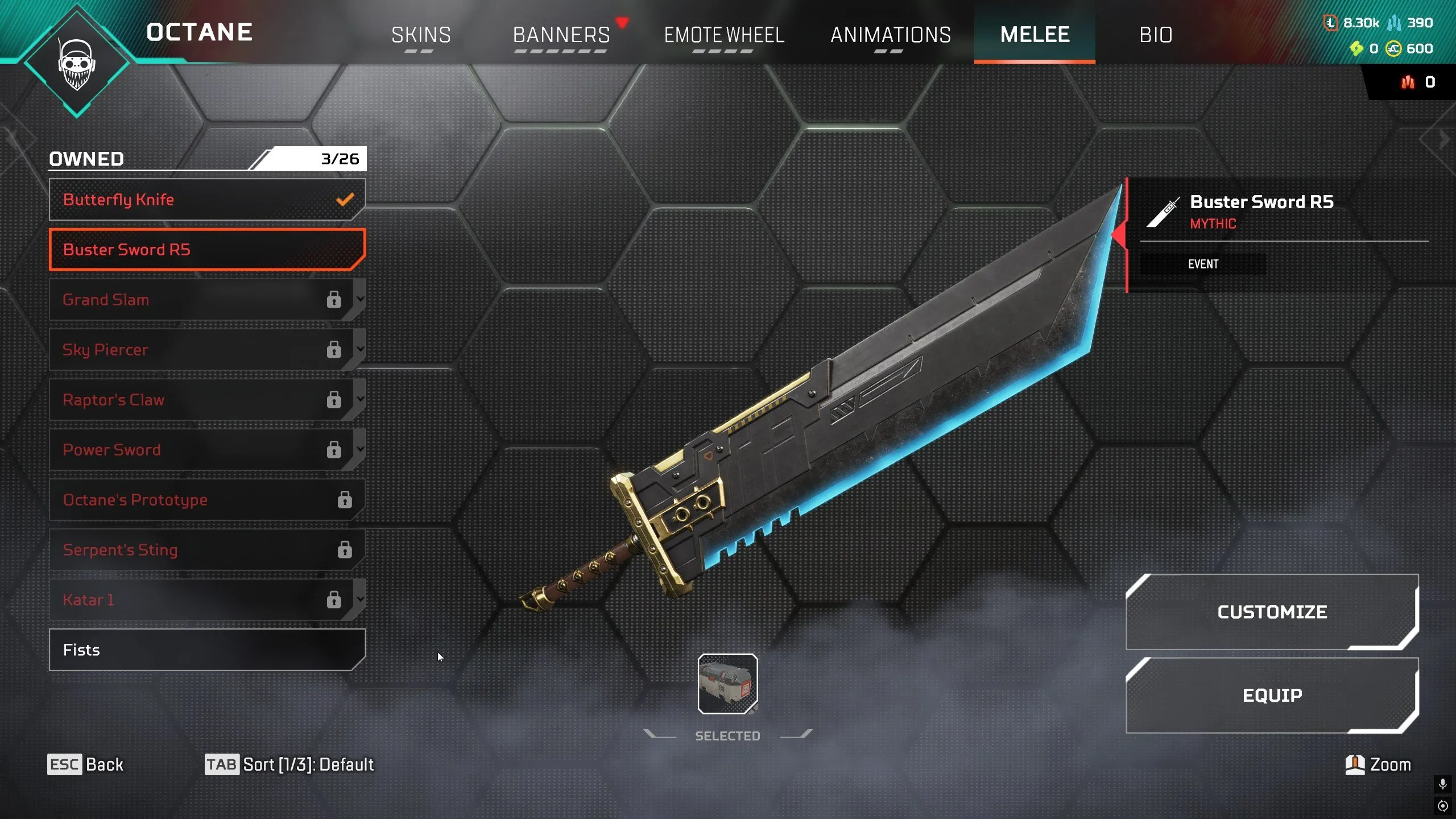Open the EMOTE WHEEL tab

pos(723,35)
